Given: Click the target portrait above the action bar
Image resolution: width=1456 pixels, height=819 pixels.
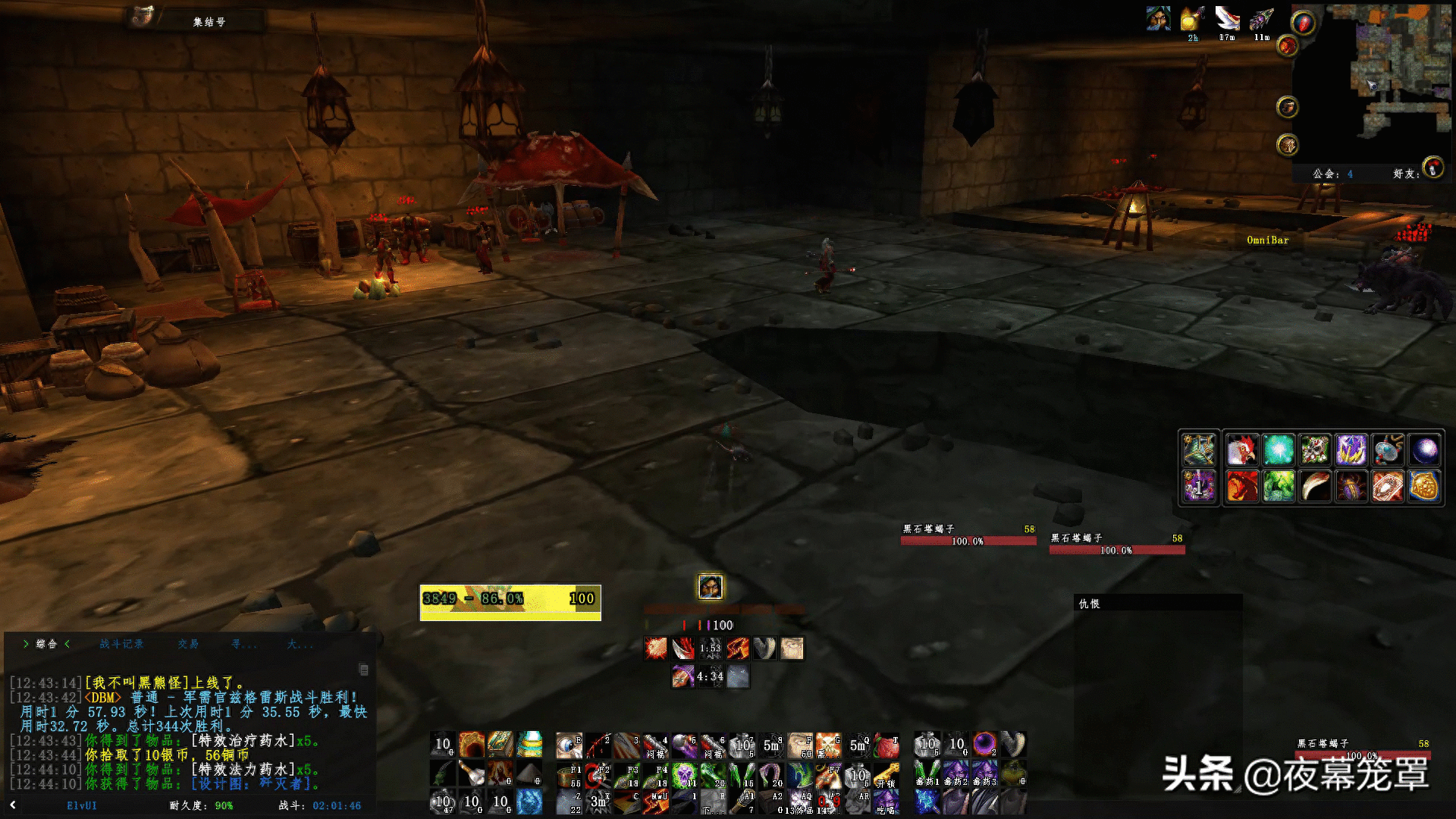Looking at the screenshot, I should 710,587.
